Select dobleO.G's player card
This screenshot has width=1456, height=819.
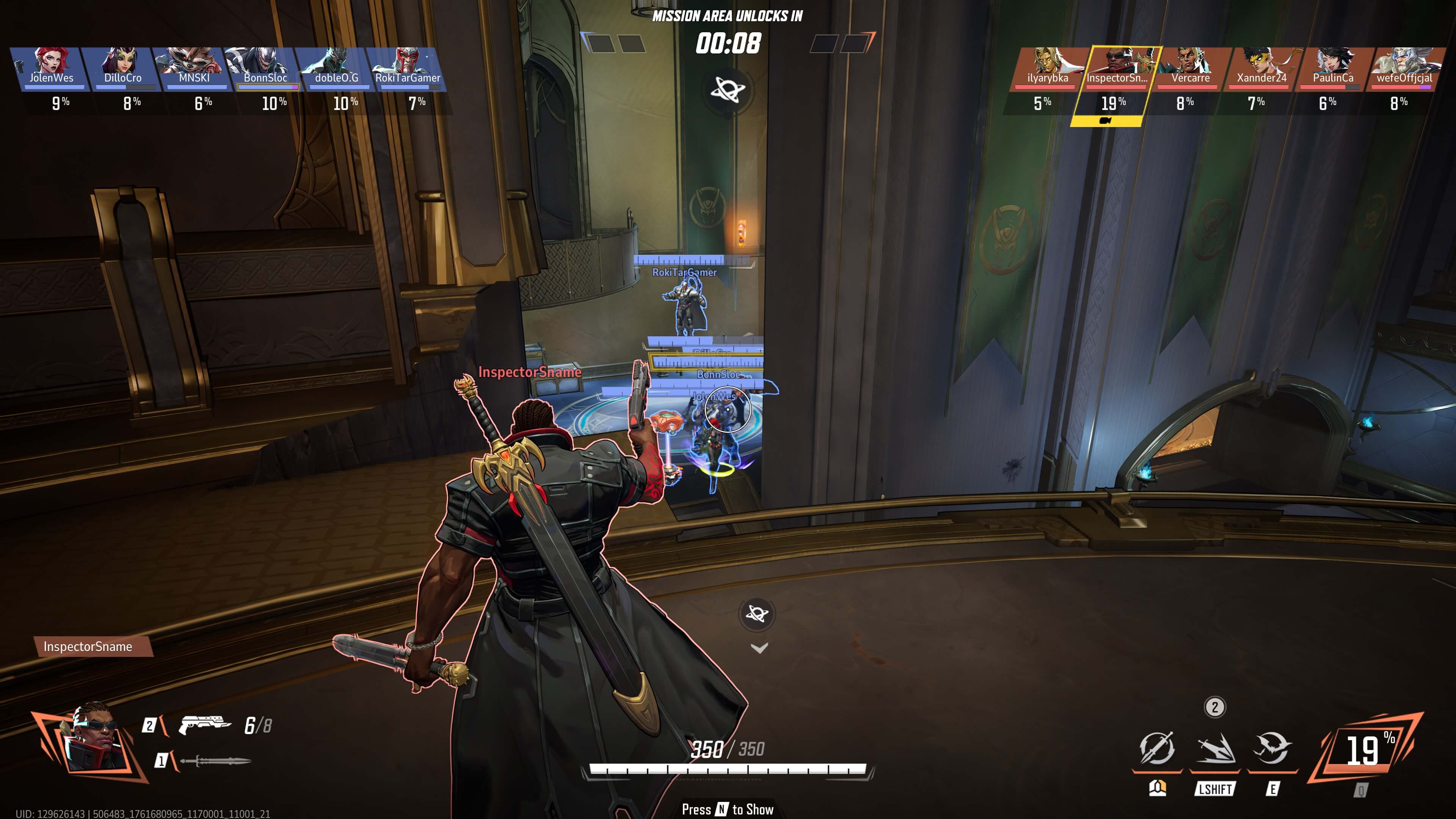coord(336,68)
